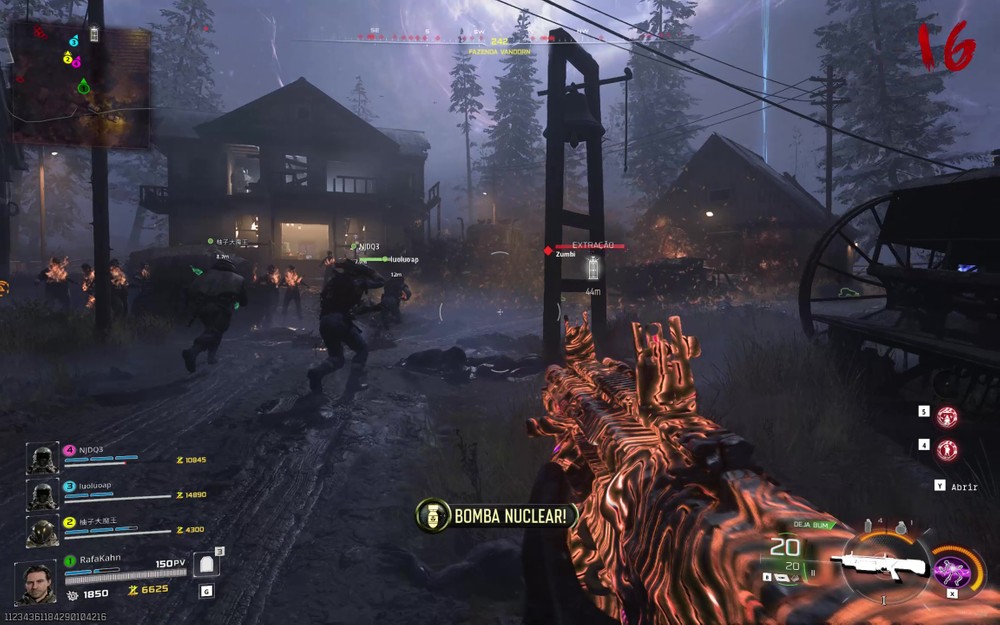Activate the lower red scorestreak icon
The image size is (1000, 625).
tap(947, 450)
